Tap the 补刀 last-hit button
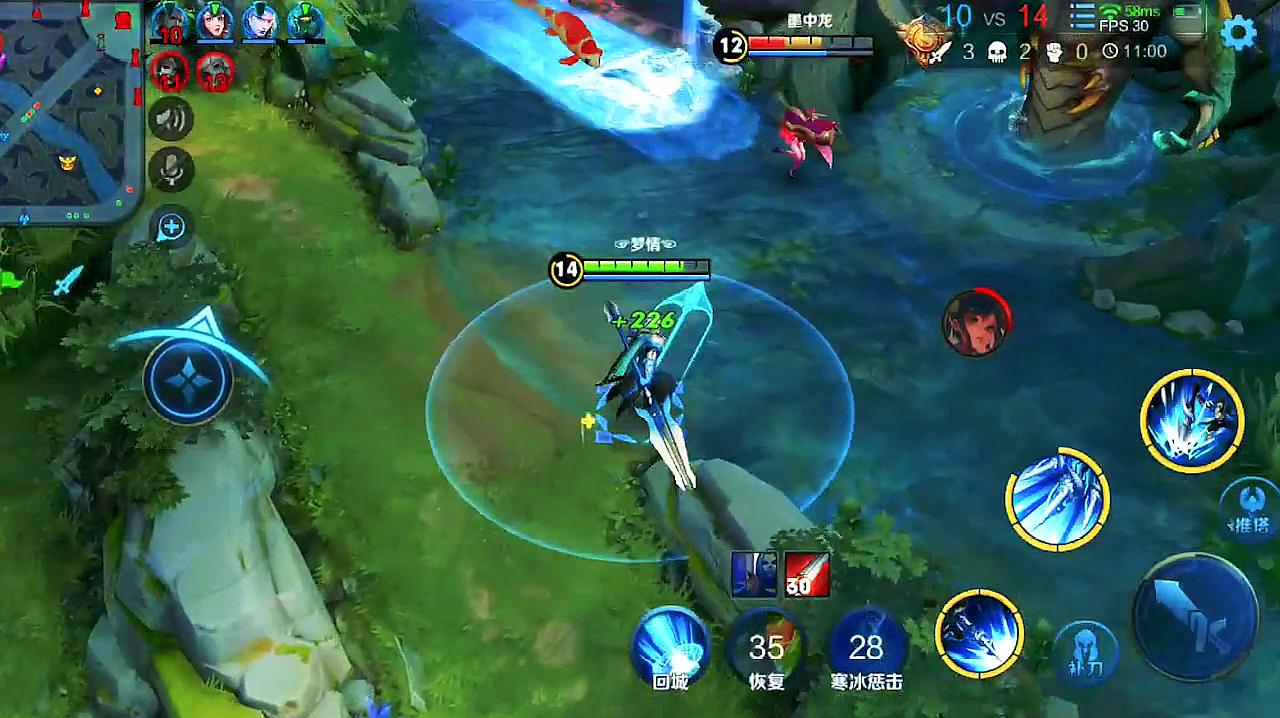The image size is (1280, 718). 1083,652
